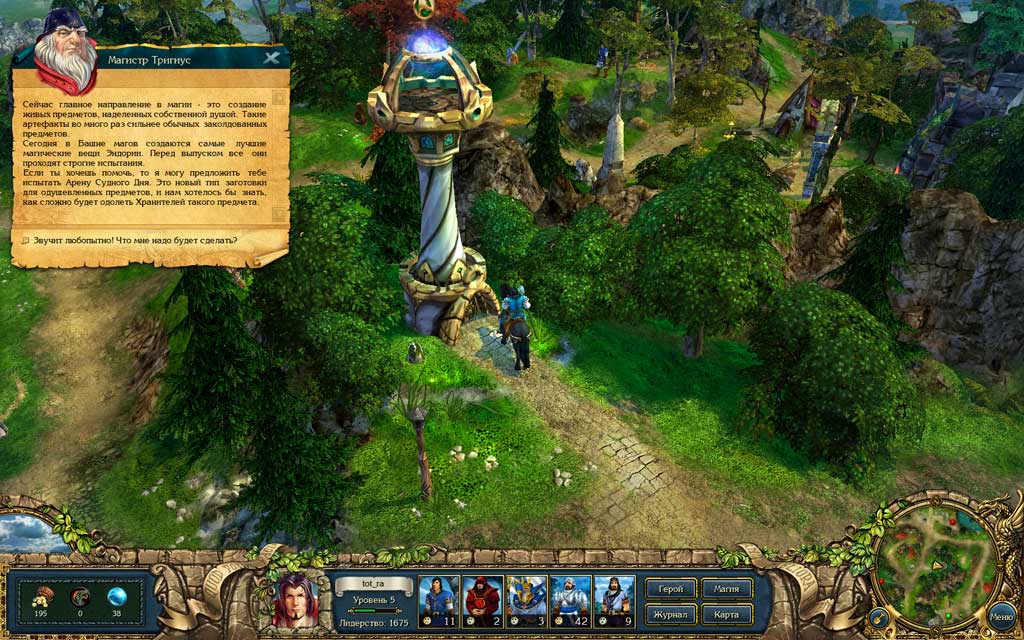Click the round tool button beside the minimap

[x=879, y=617]
